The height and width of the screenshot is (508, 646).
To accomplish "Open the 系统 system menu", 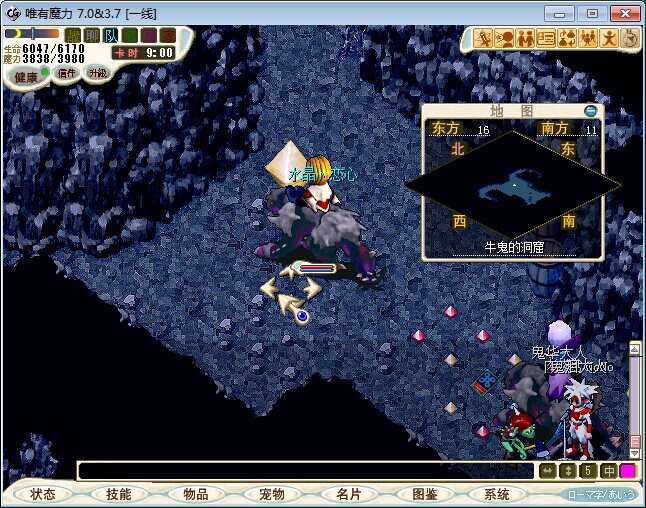I will click(497, 494).
